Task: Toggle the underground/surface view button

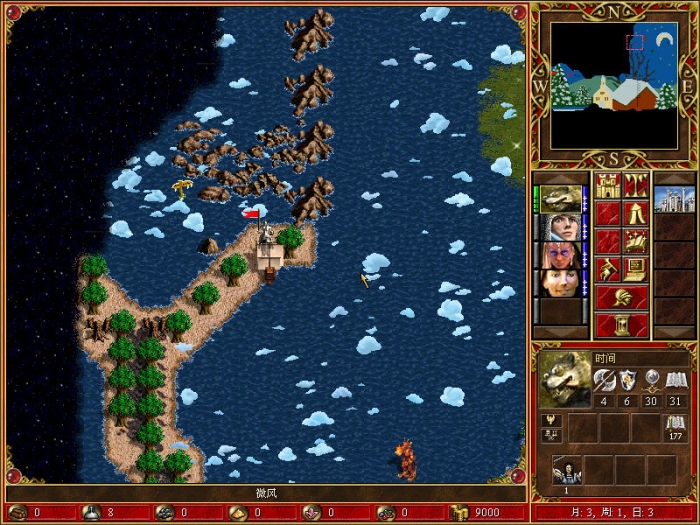Action: point(636,185)
